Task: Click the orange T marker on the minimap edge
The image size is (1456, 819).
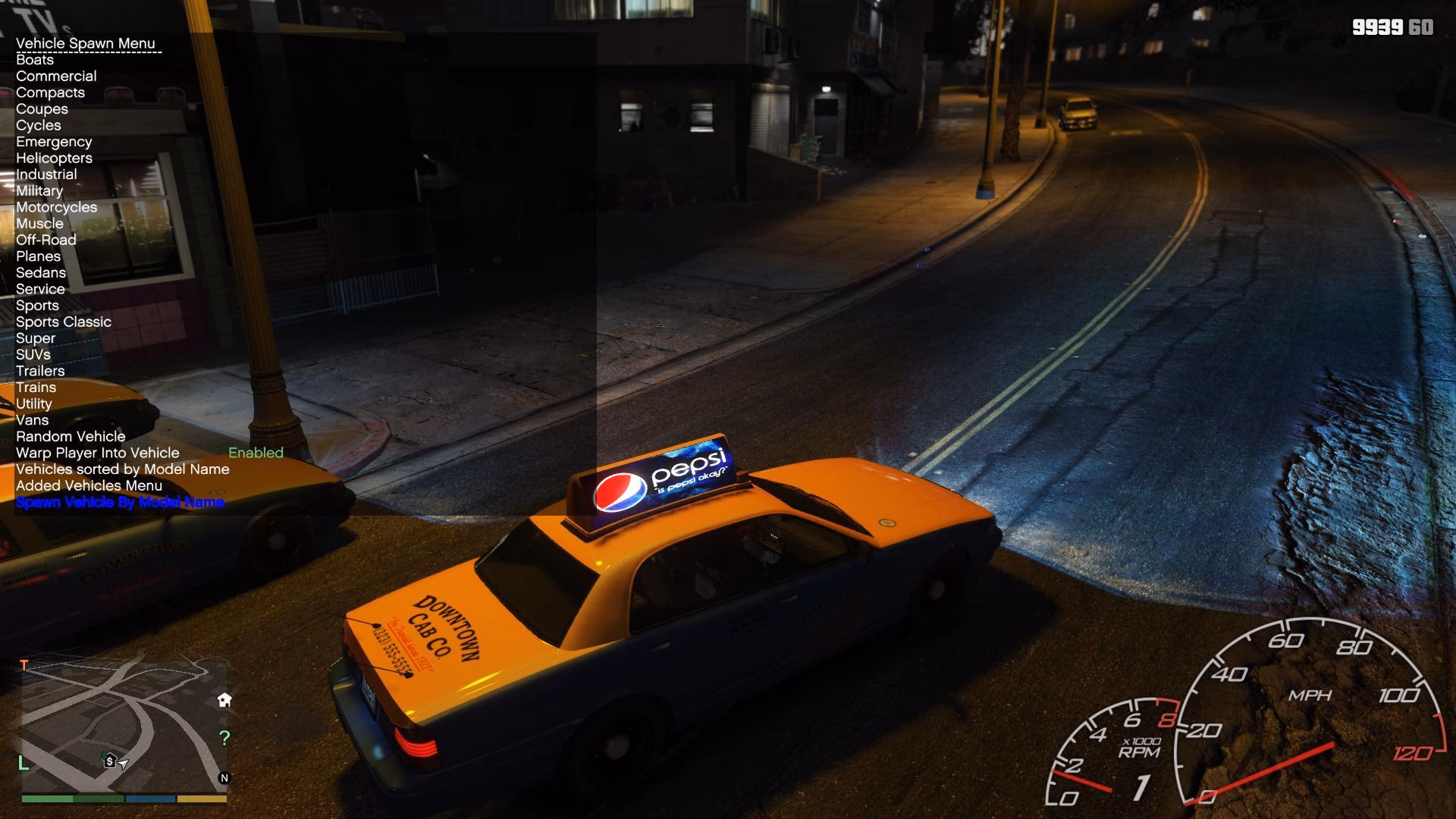Action: click(x=26, y=664)
